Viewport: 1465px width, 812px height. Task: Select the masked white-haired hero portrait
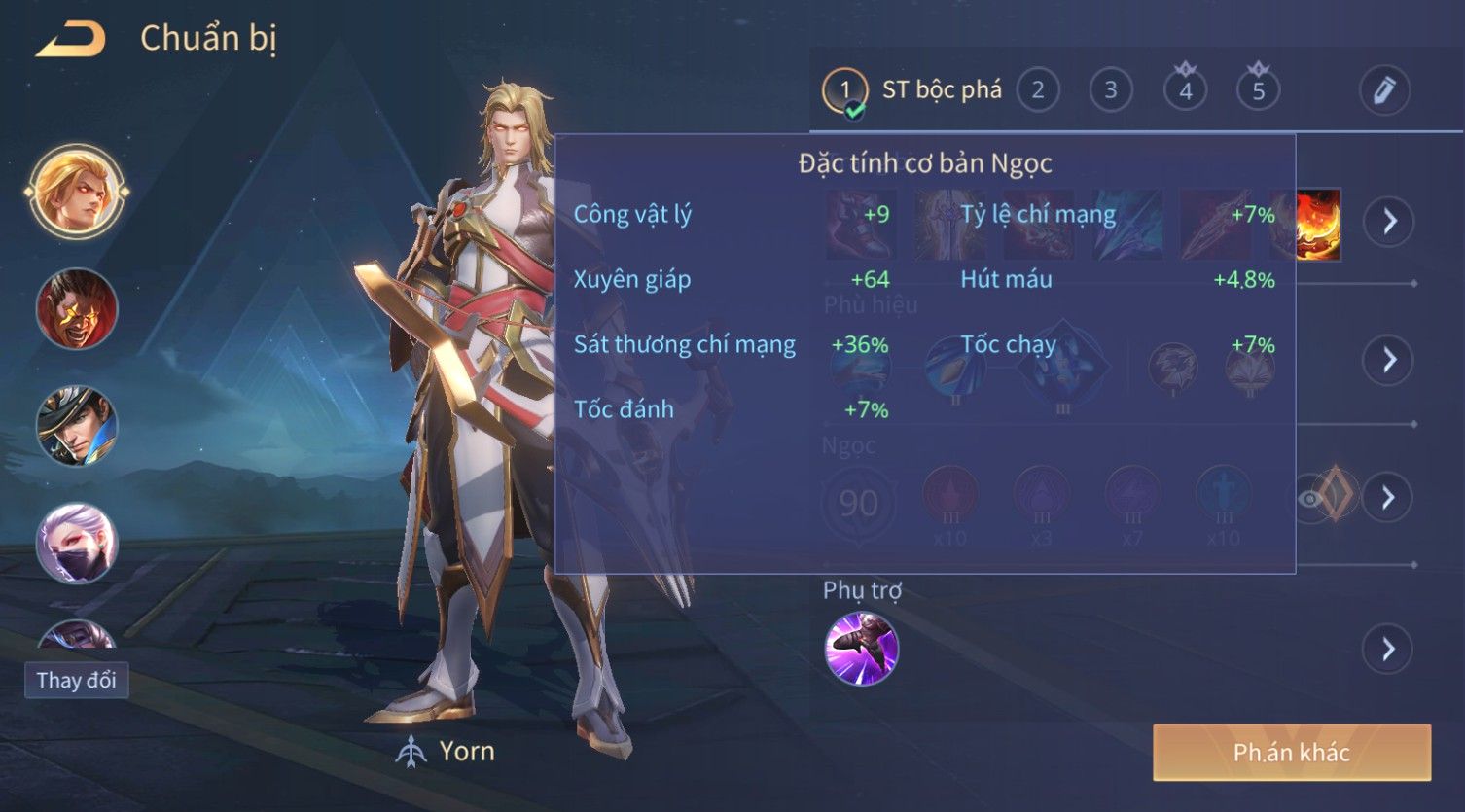click(x=76, y=543)
